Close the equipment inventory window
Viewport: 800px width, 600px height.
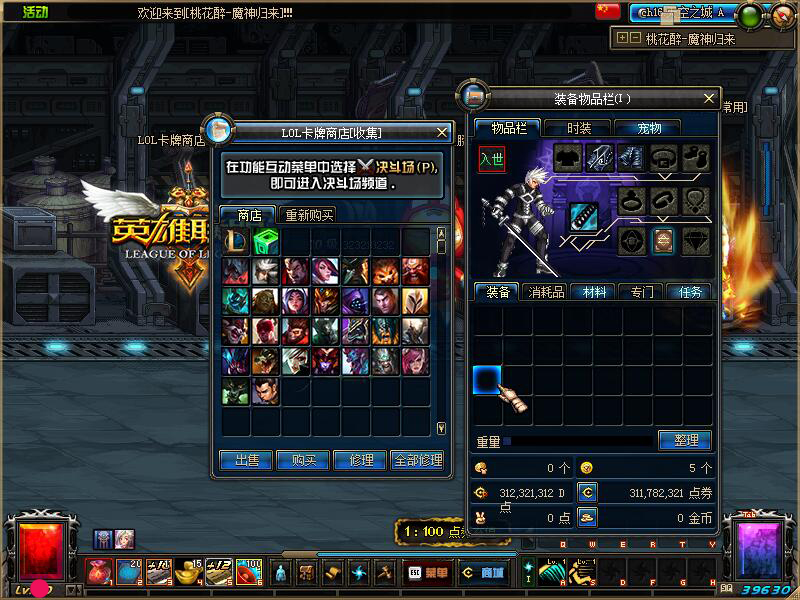pyautogui.click(x=710, y=99)
